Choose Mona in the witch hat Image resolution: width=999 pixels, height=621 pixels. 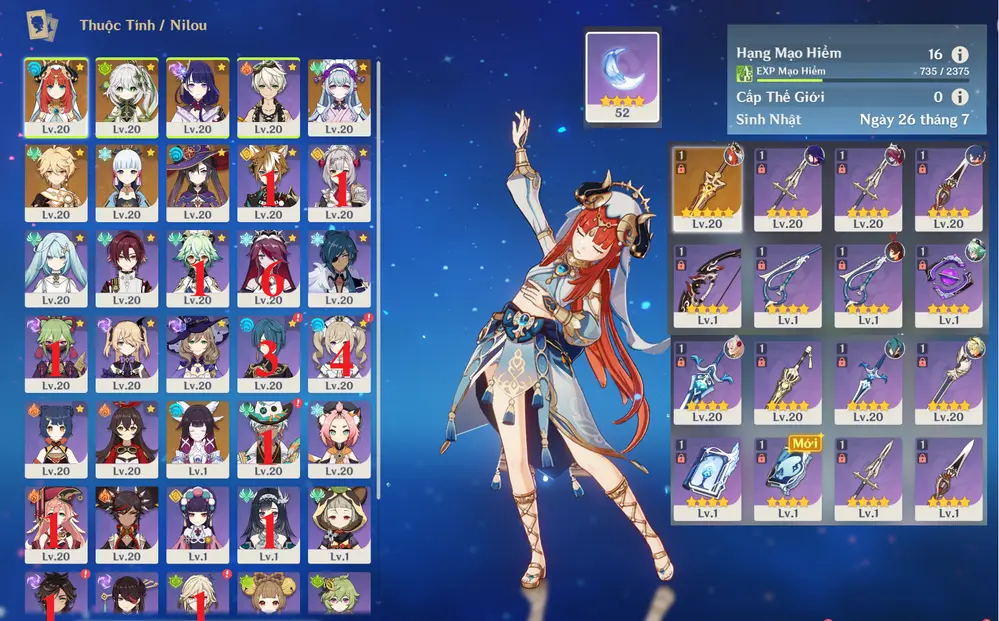pyautogui.click(x=197, y=182)
